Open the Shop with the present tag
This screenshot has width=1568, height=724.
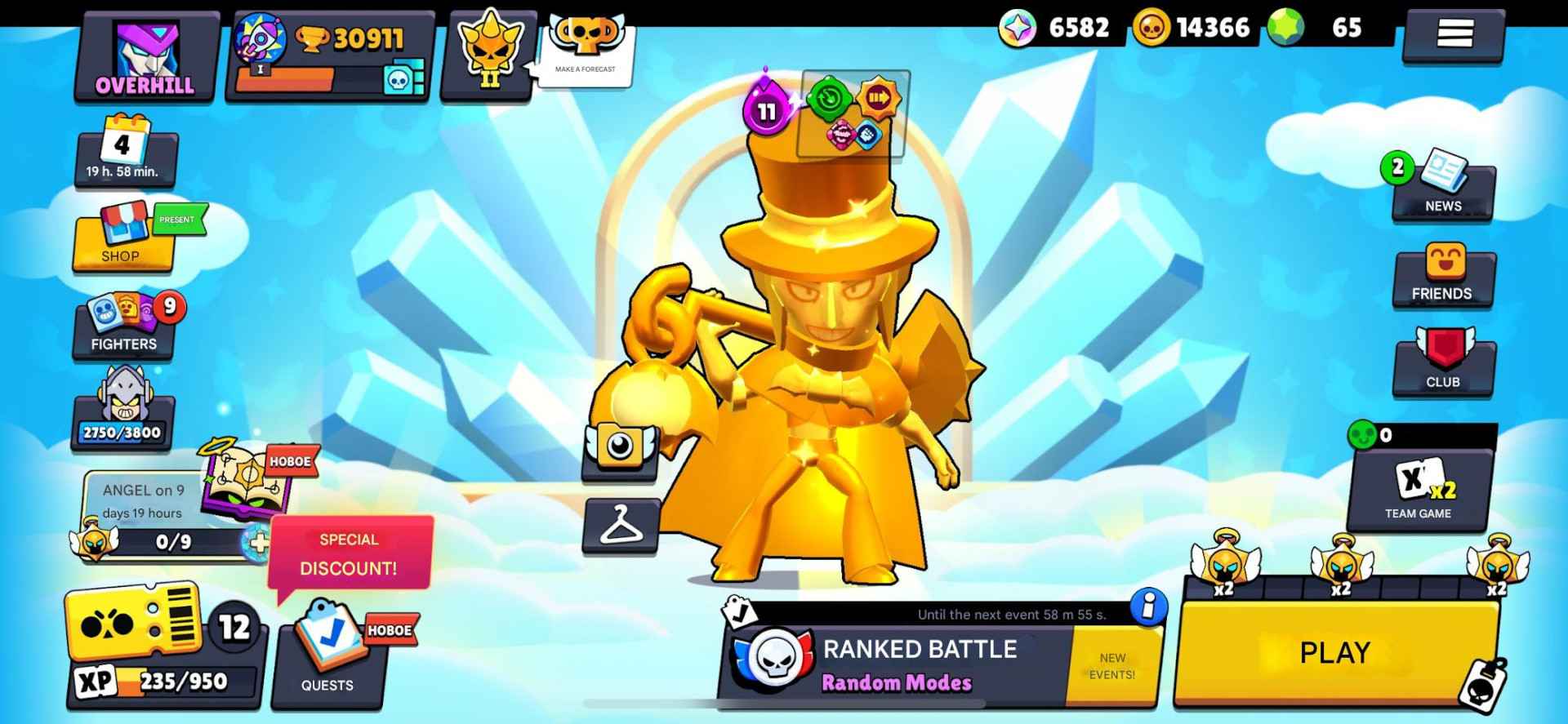click(x=124, y=241)
